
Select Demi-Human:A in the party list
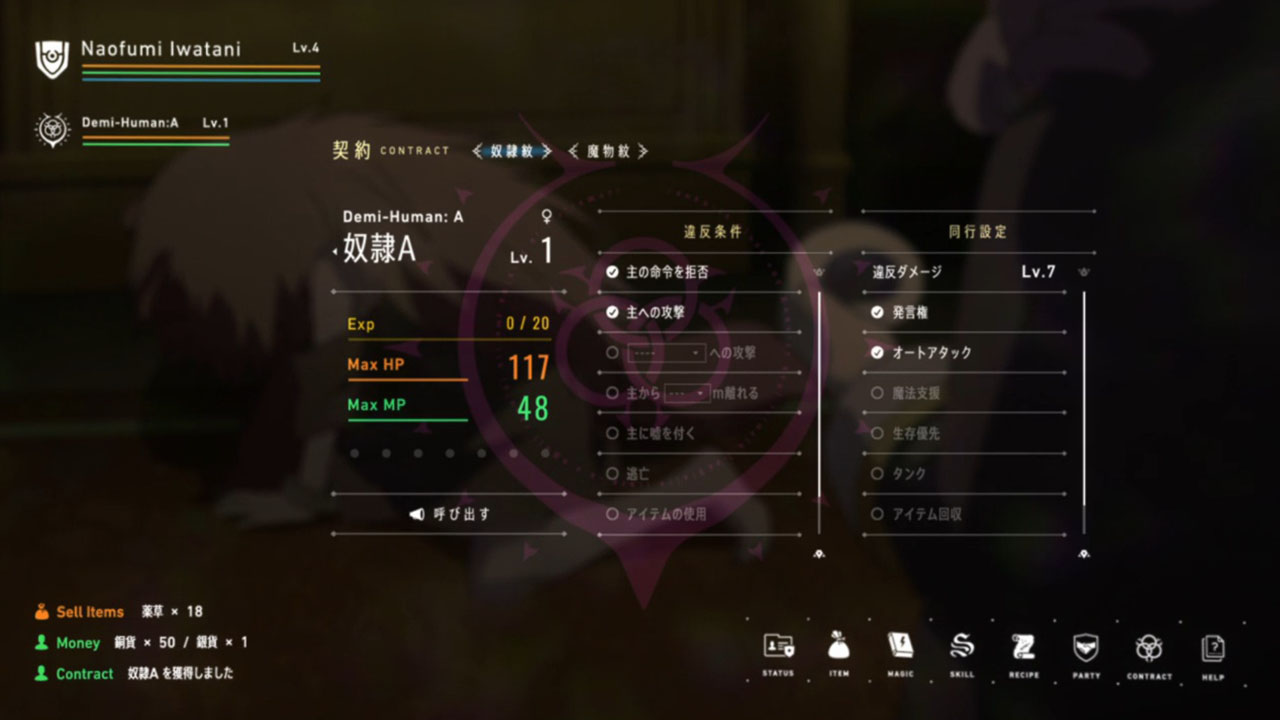click(x=130, y=123)
